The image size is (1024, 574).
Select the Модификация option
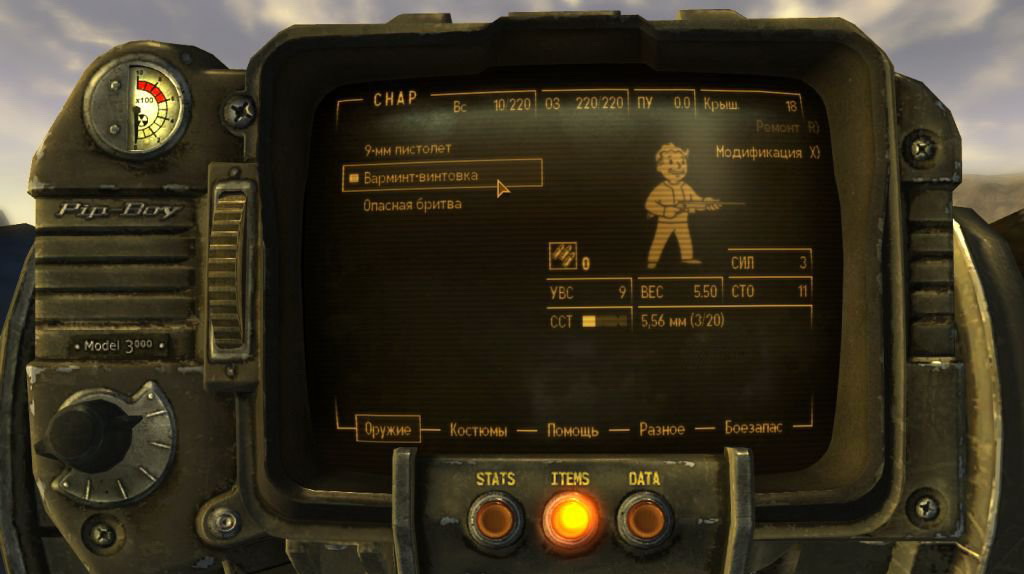[x=766, y=153]
